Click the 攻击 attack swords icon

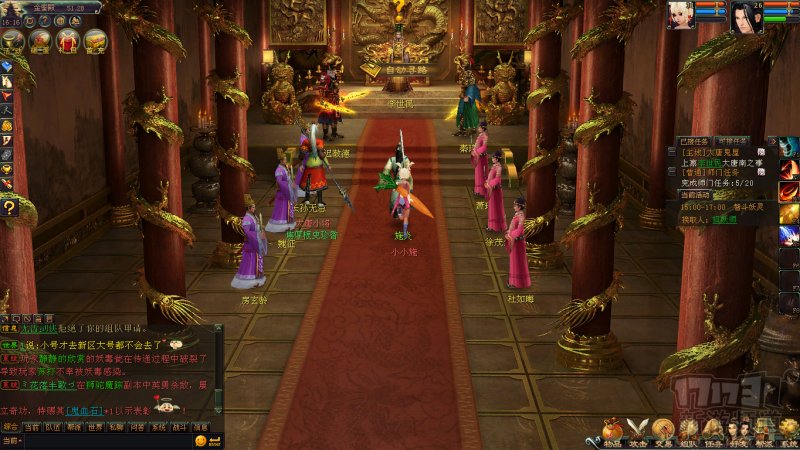click(638, 432)
